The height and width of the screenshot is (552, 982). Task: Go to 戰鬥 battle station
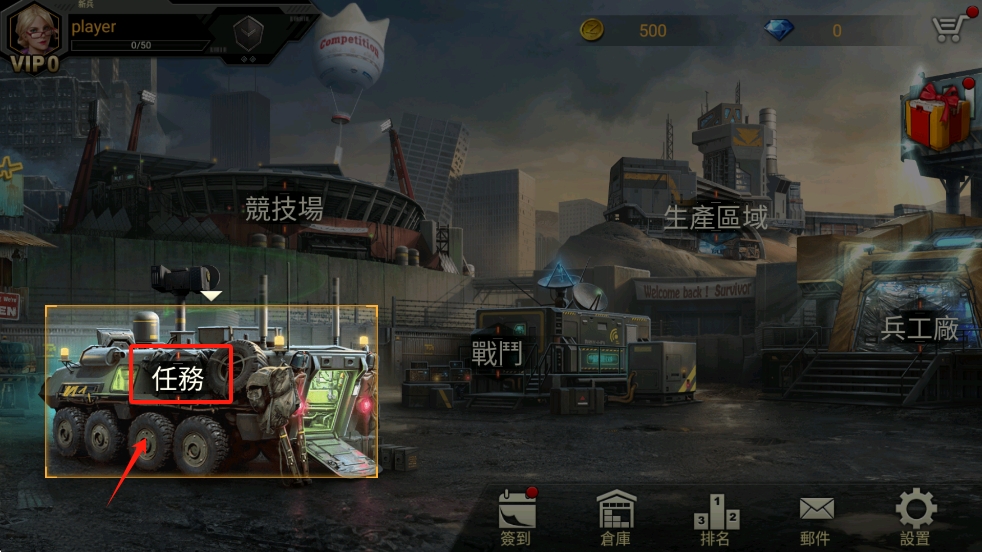[497, 353]
